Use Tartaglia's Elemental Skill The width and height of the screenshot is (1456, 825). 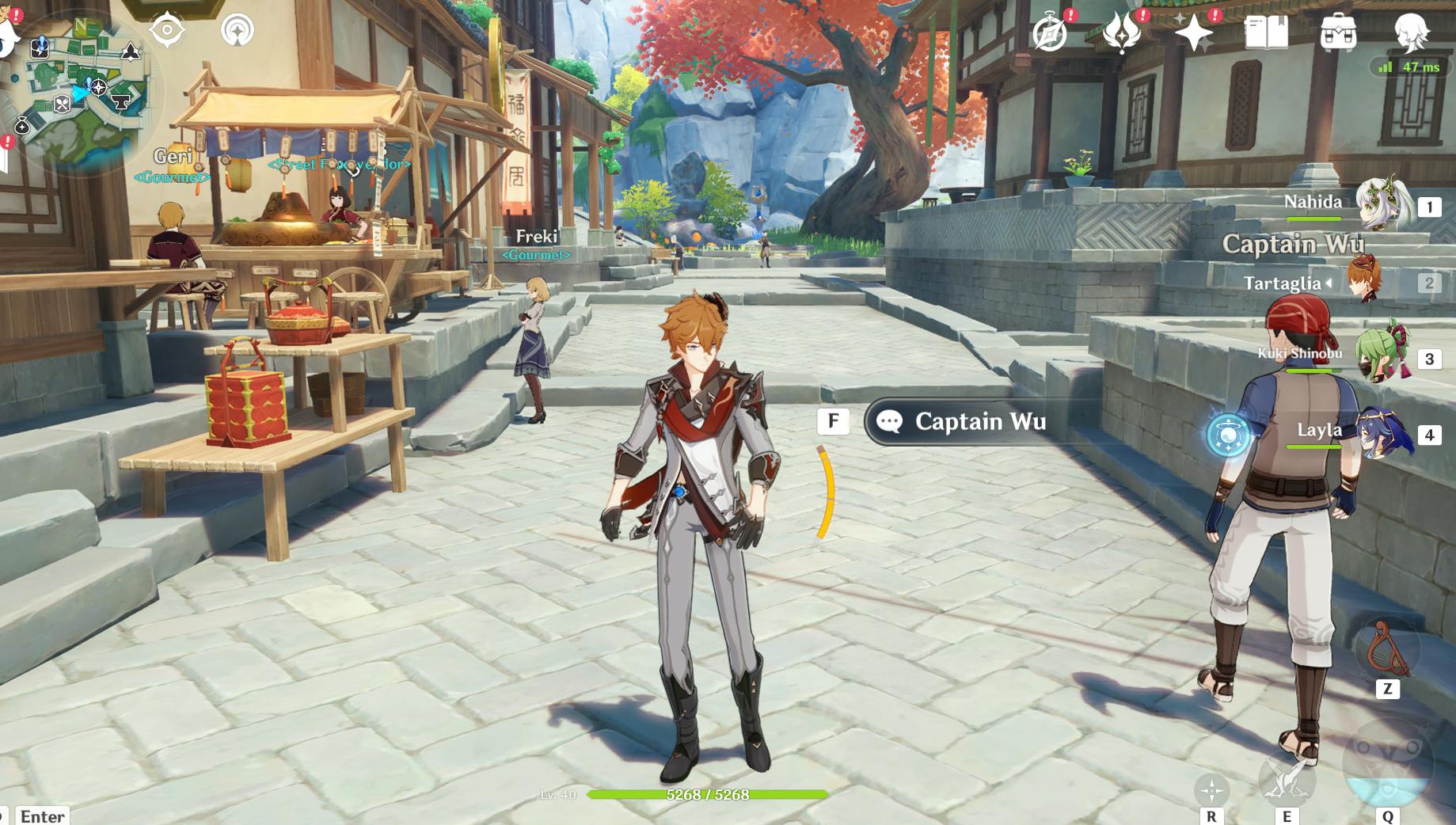(1286, 779)
